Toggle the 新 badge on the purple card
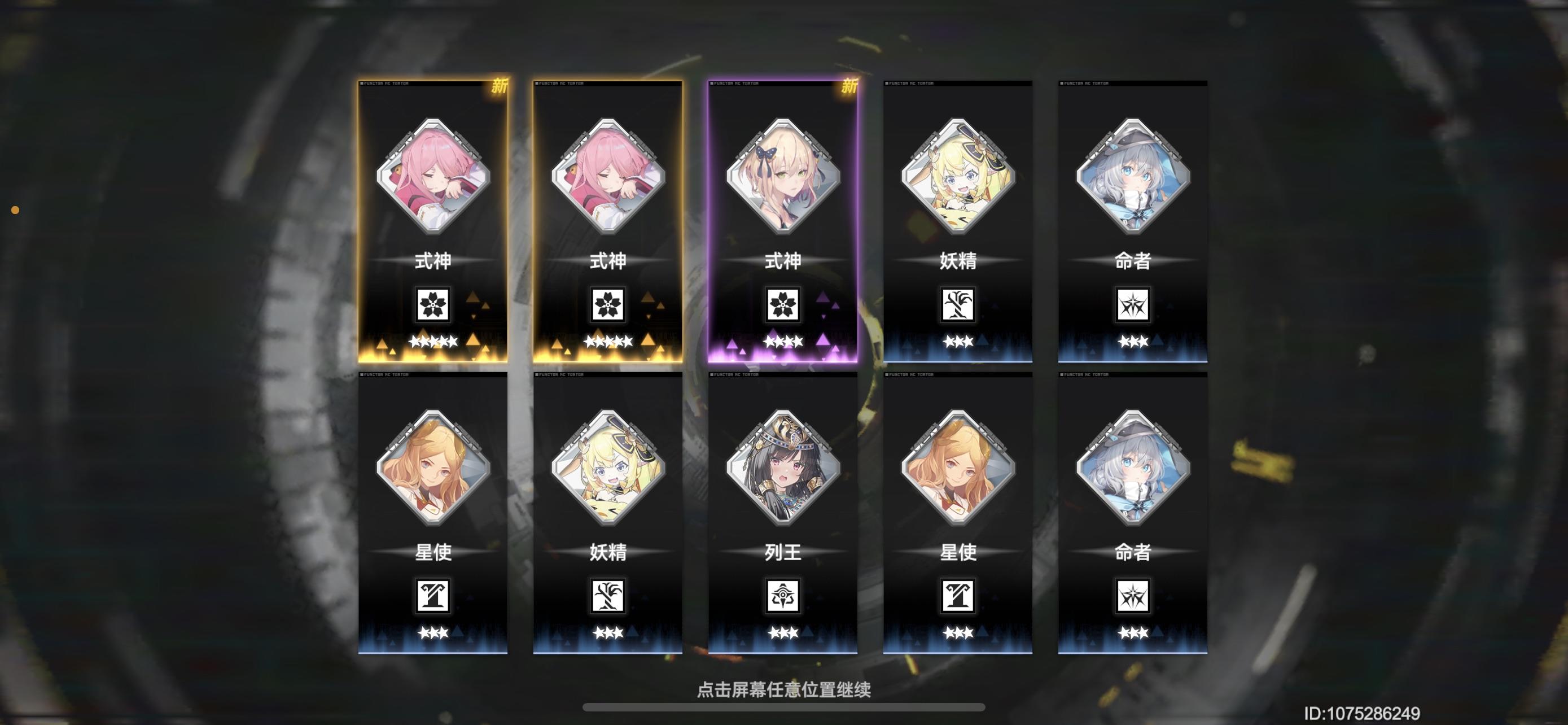The height and width of the screenshot is (725, 1568). pos(849,87)
